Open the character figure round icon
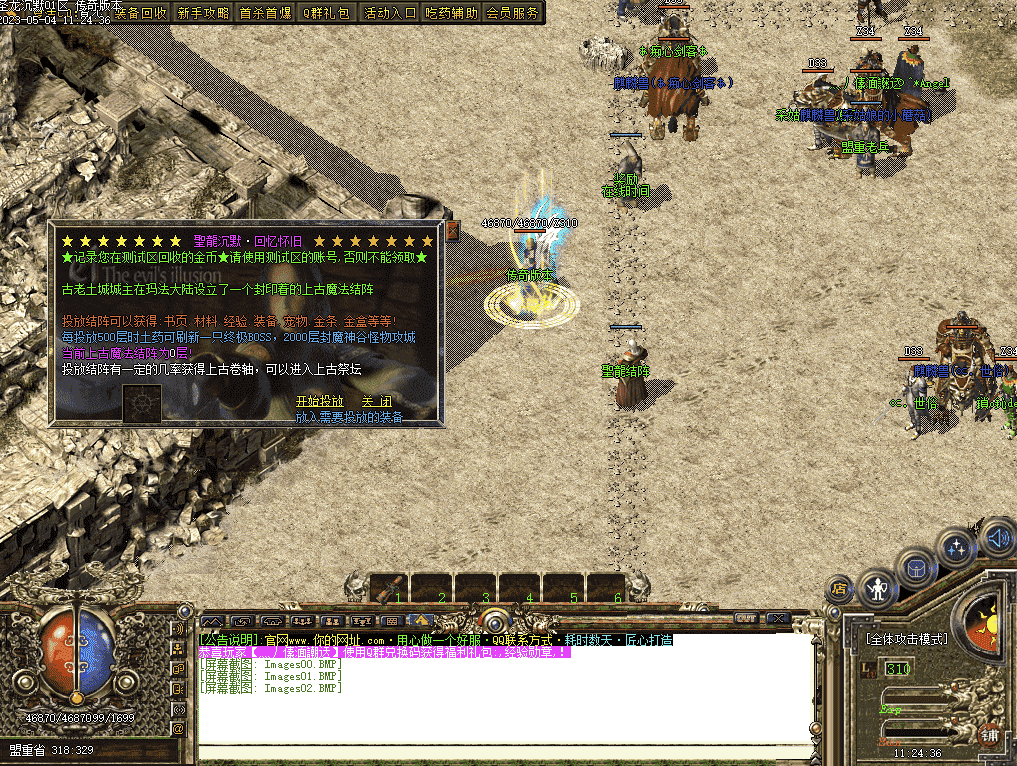This screenshot has height=766, width=1017. (878, 588)
